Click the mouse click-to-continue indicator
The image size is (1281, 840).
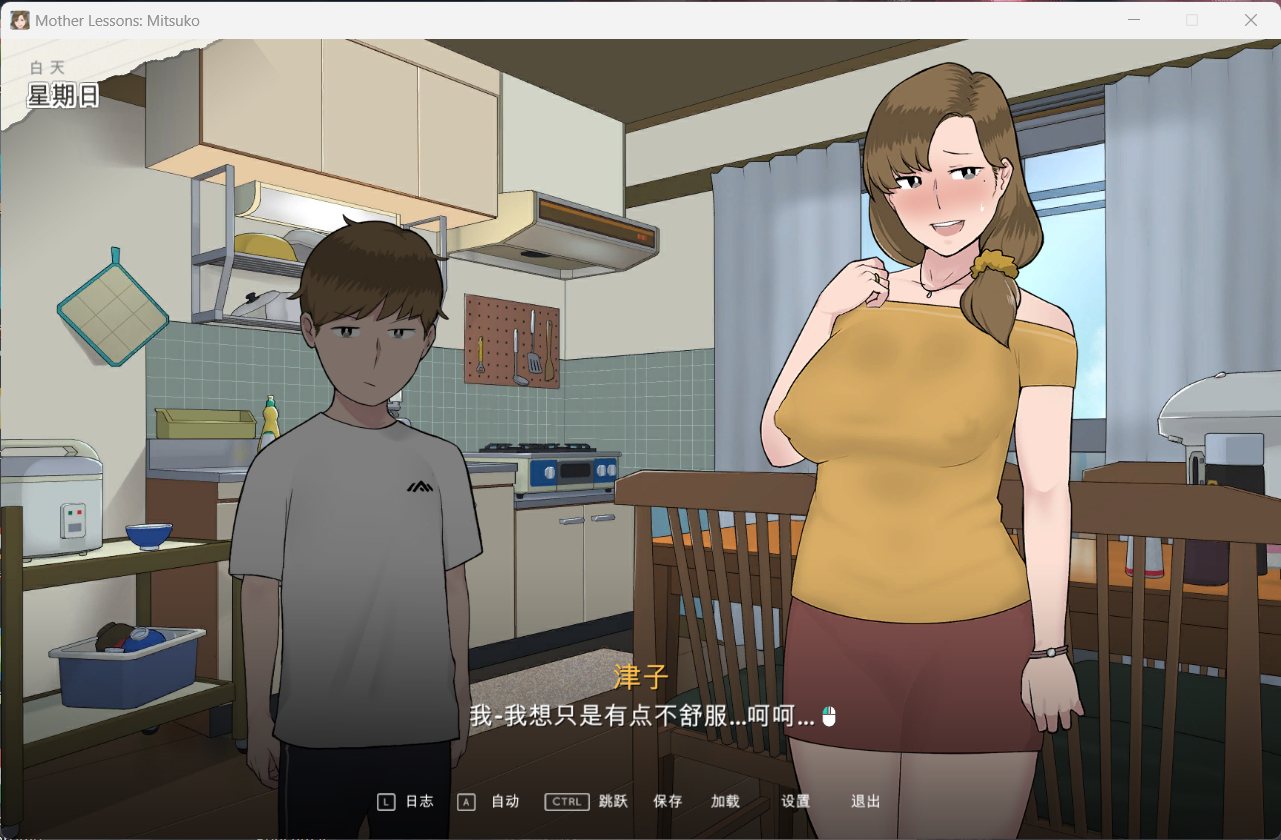tap(829, 716)
